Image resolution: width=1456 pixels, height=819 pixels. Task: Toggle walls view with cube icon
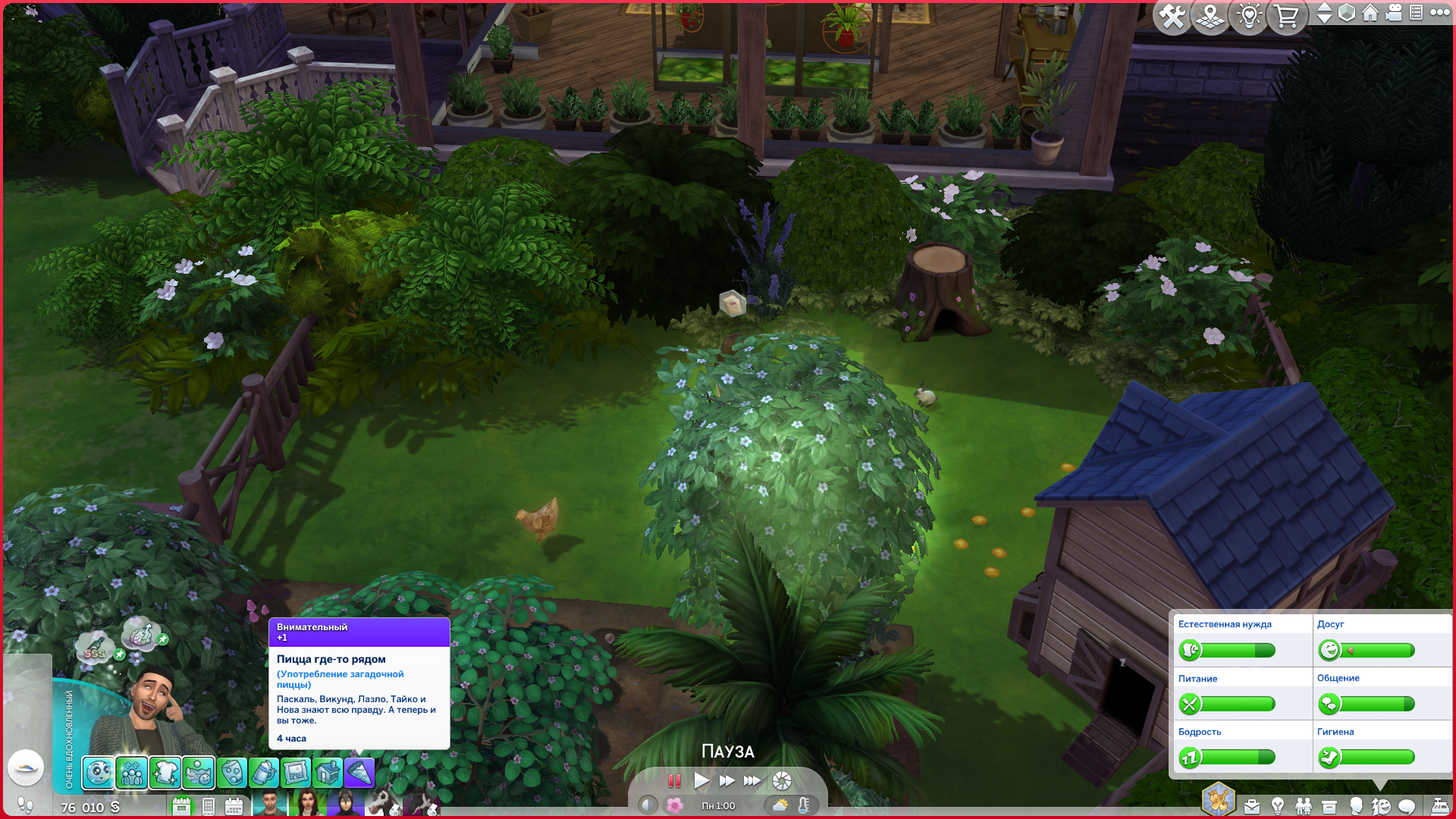(x=1347, y=13)
